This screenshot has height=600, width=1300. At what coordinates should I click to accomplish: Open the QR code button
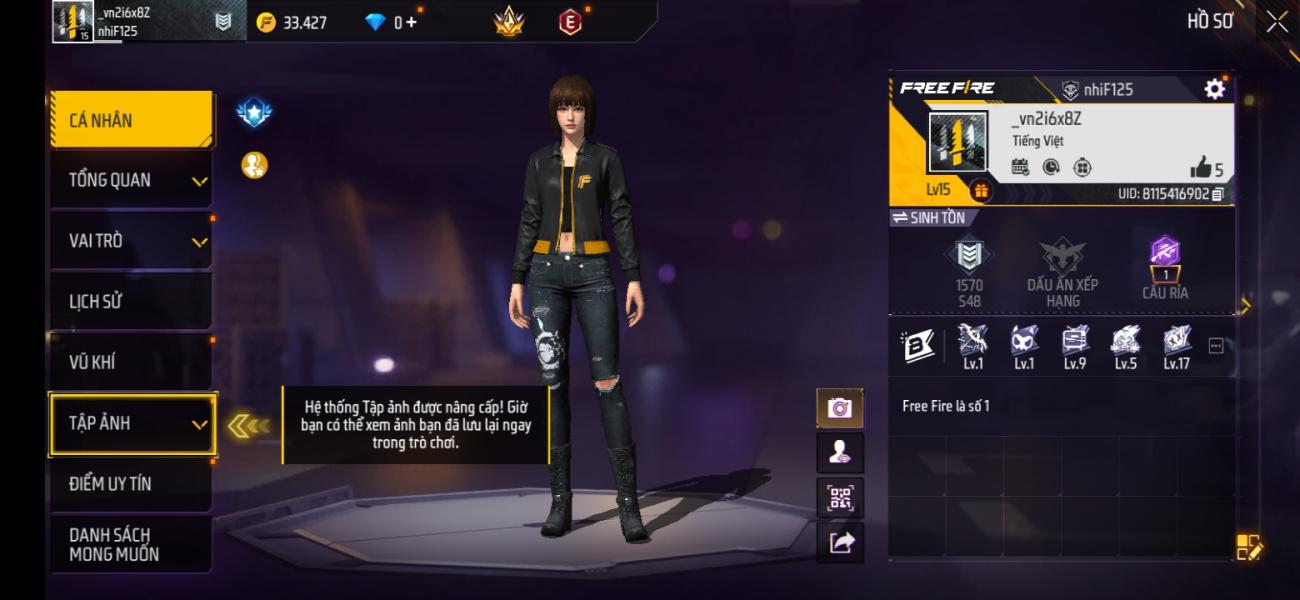pos(840,497)
